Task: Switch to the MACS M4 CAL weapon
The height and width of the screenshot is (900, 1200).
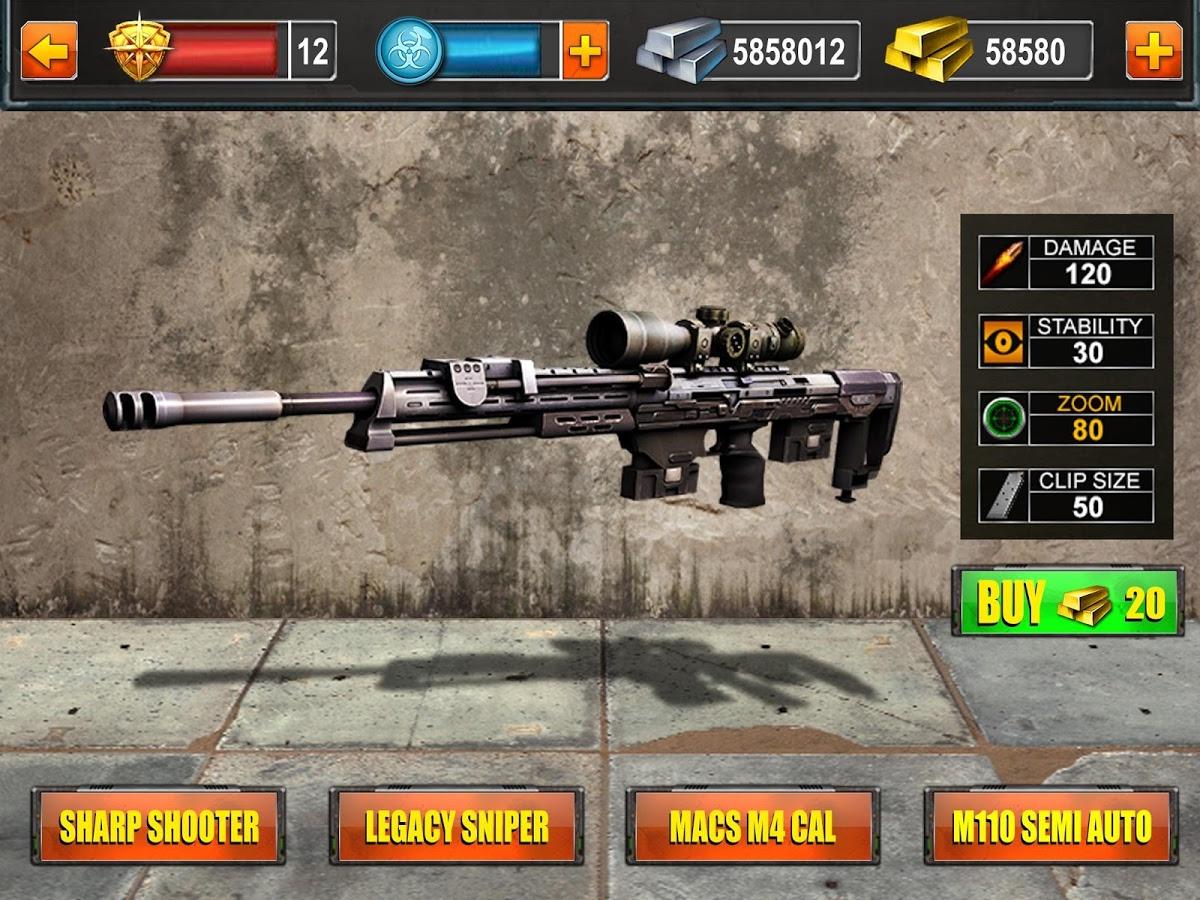Action: [x=753, y=826]
